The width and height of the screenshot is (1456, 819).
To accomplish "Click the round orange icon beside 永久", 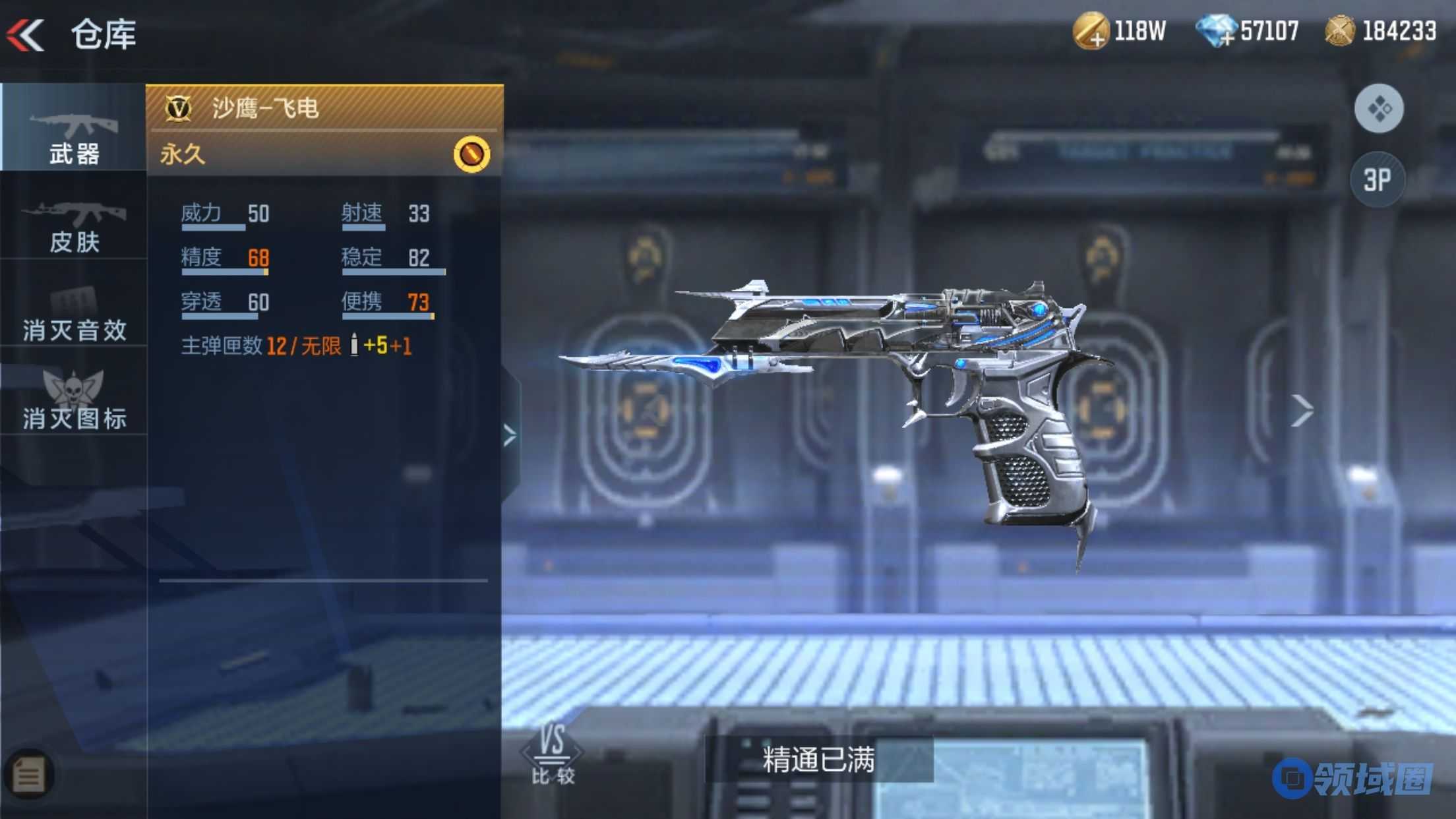I will pyautogui.click(x=471, y=154).
